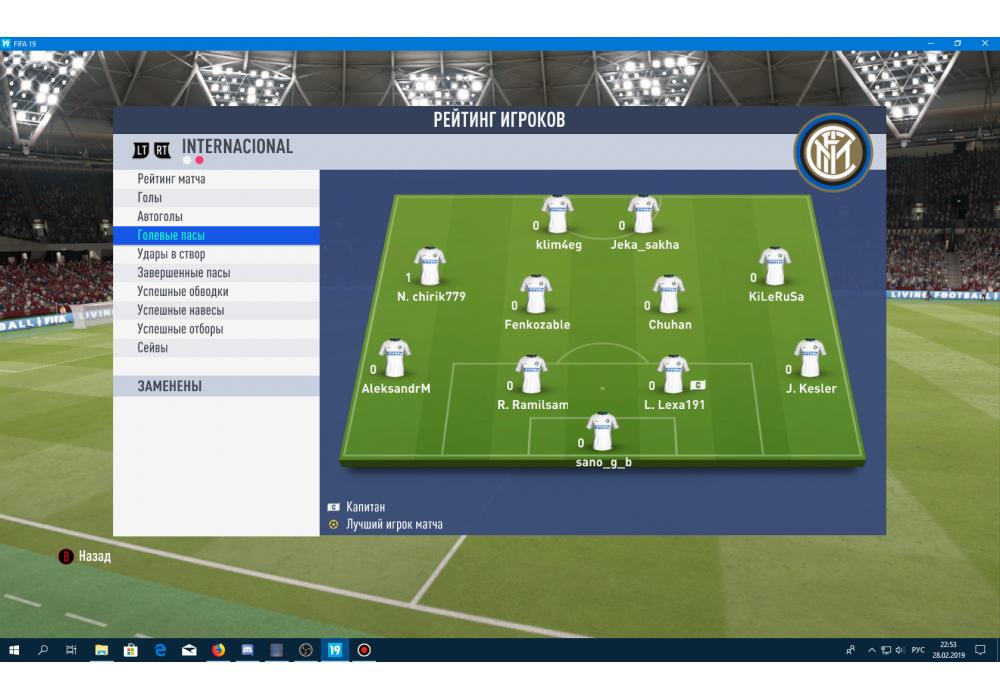Image resolution: width=1000 pixels, height=700 pixels.
Task: Choose the Голы stat entry
Action: point(150,198)
